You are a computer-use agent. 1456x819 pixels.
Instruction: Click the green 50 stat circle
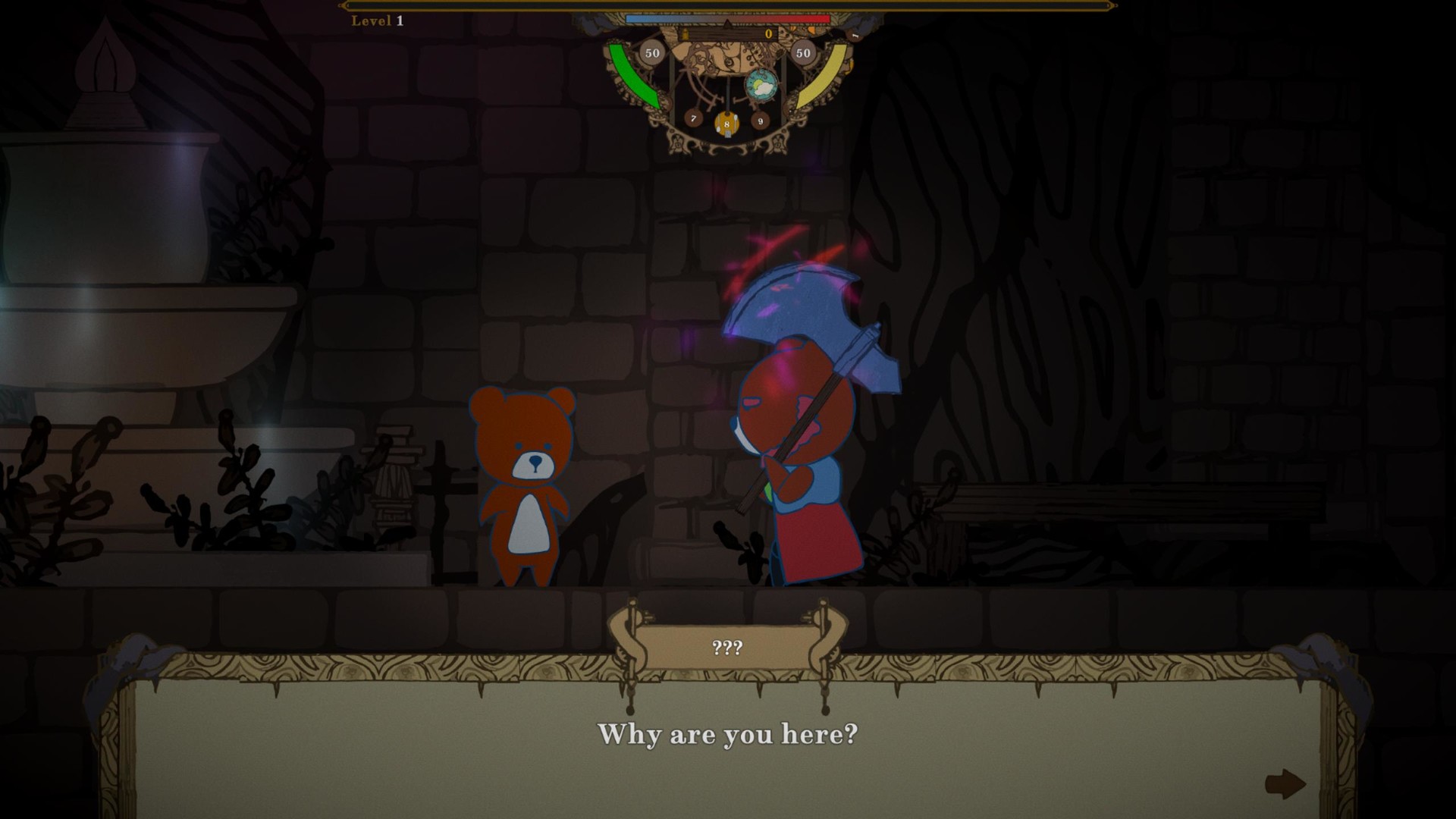[x=653, y=52]
